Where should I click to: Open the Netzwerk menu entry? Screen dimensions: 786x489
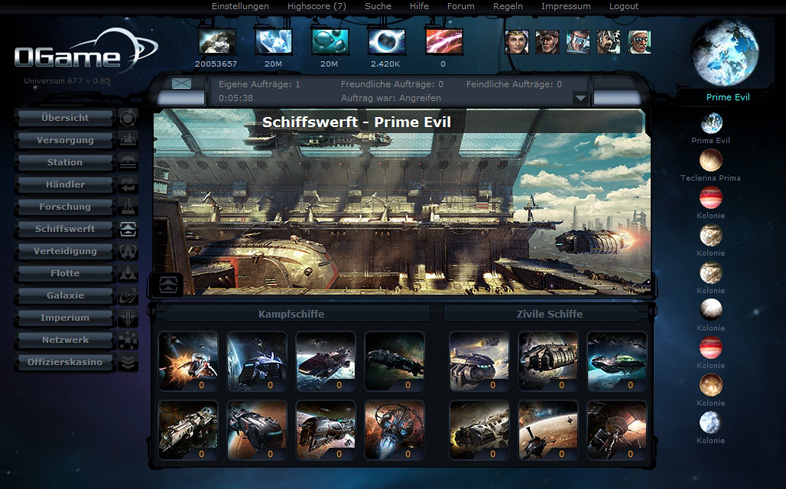[x=66, y=340]
